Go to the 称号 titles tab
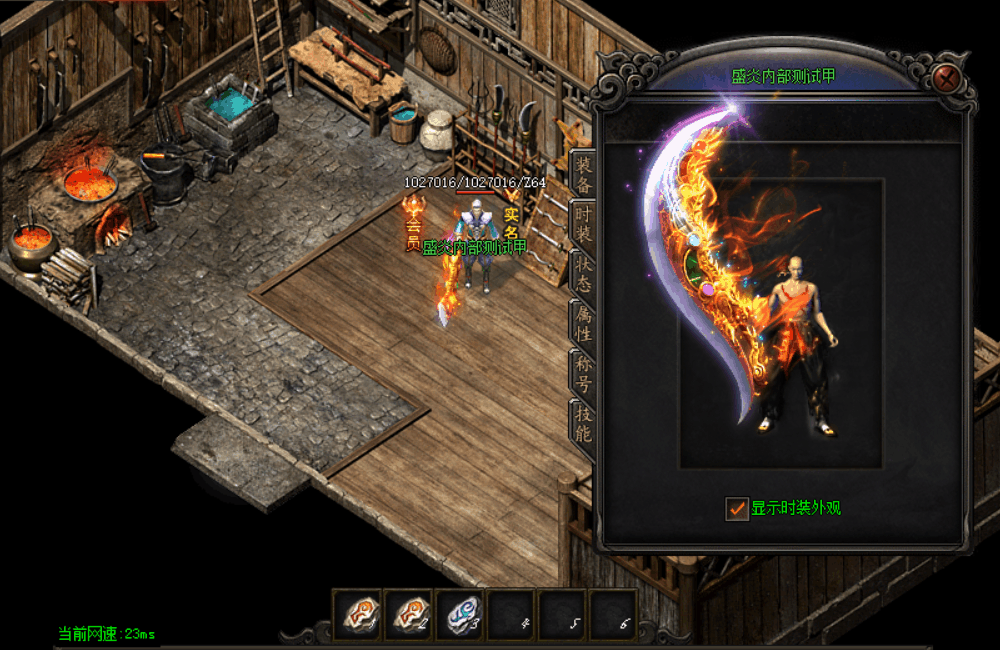 (583, 373)
